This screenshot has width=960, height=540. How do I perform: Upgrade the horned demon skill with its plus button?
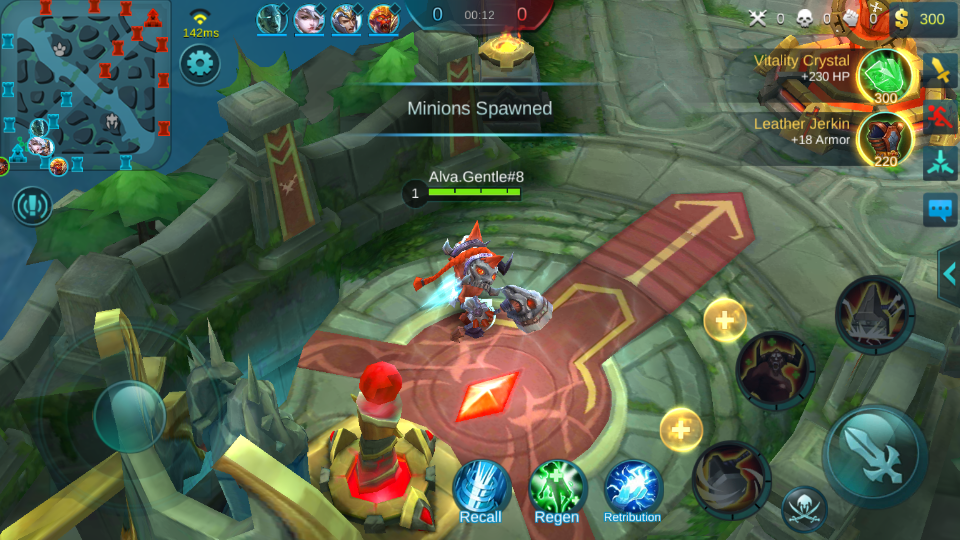pos(724,321)
